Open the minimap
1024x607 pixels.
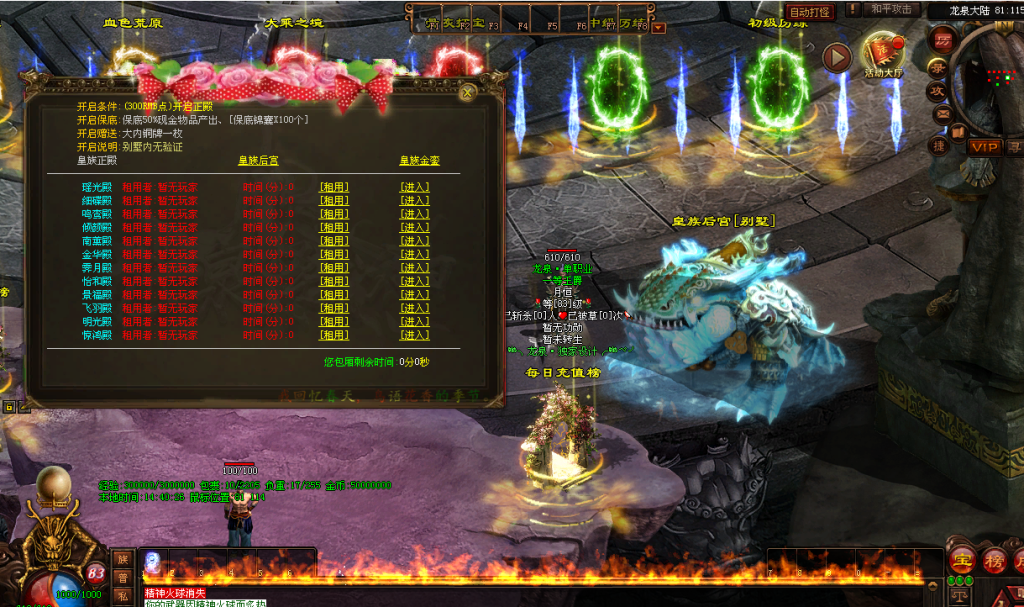pos(992,80)
